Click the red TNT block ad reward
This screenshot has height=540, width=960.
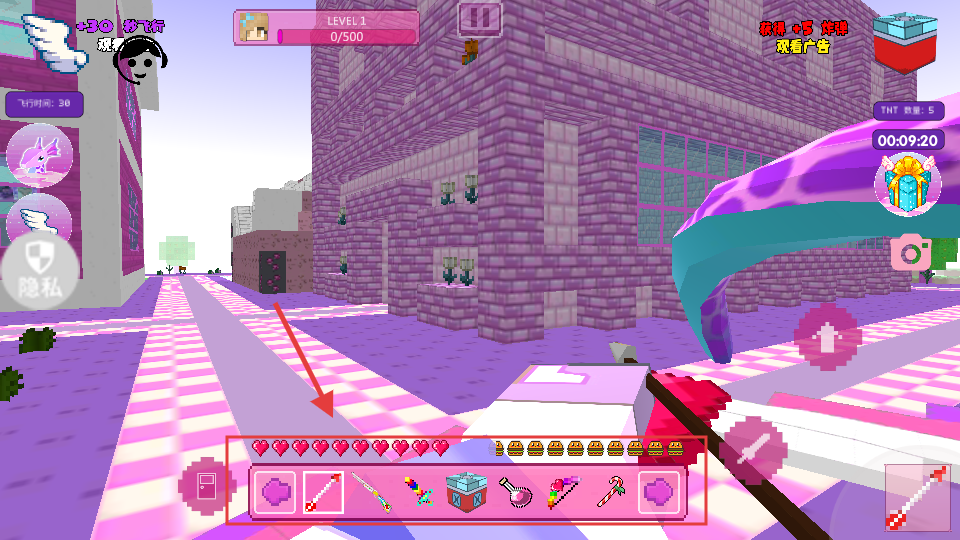(x=905, y=42)
